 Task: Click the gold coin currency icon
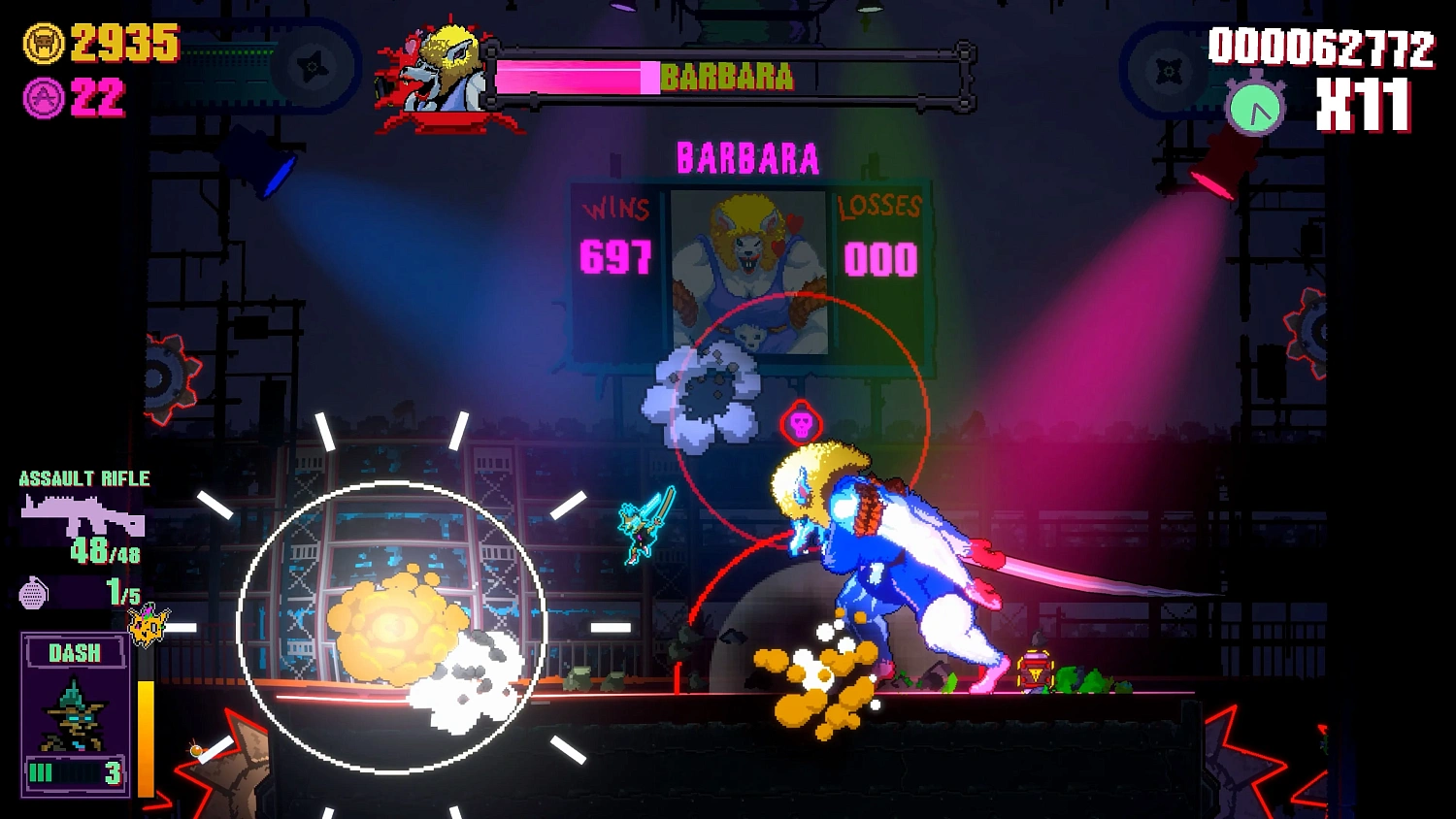coord(44,44)
